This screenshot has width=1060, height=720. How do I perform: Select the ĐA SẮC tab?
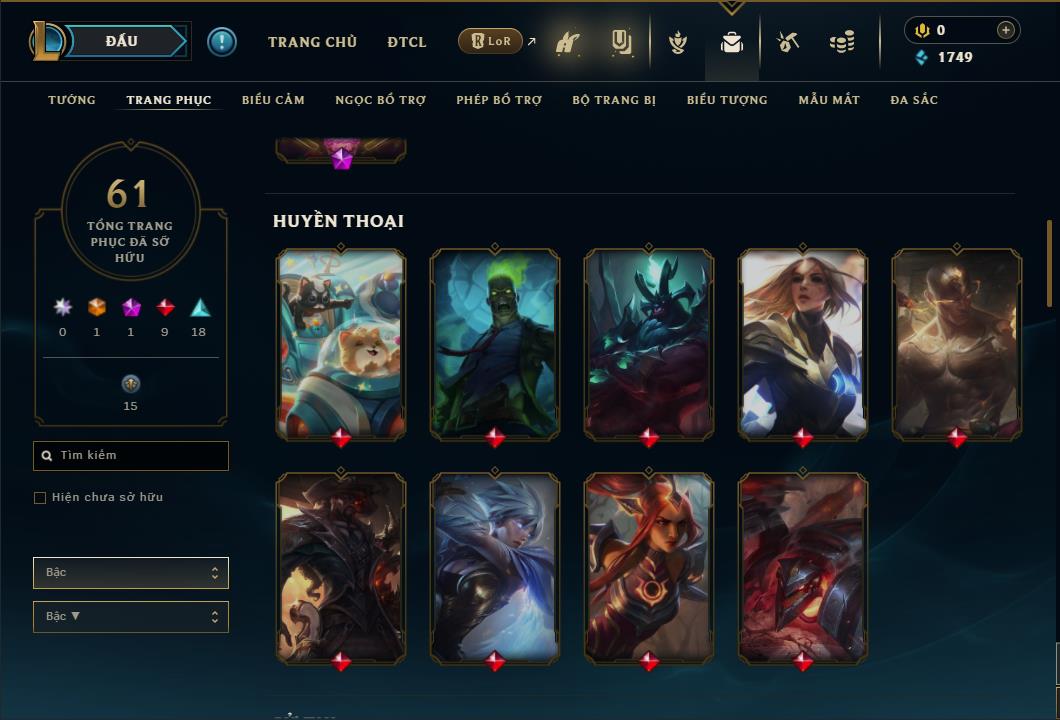(914, 100)
